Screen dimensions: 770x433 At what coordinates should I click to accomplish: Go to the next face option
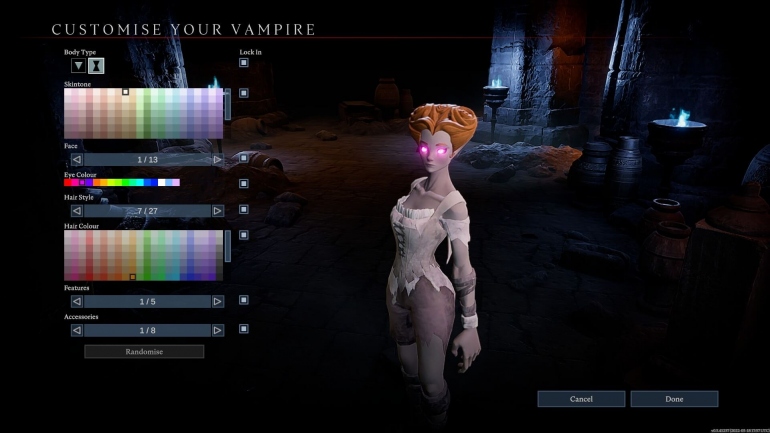click(217, 159)
